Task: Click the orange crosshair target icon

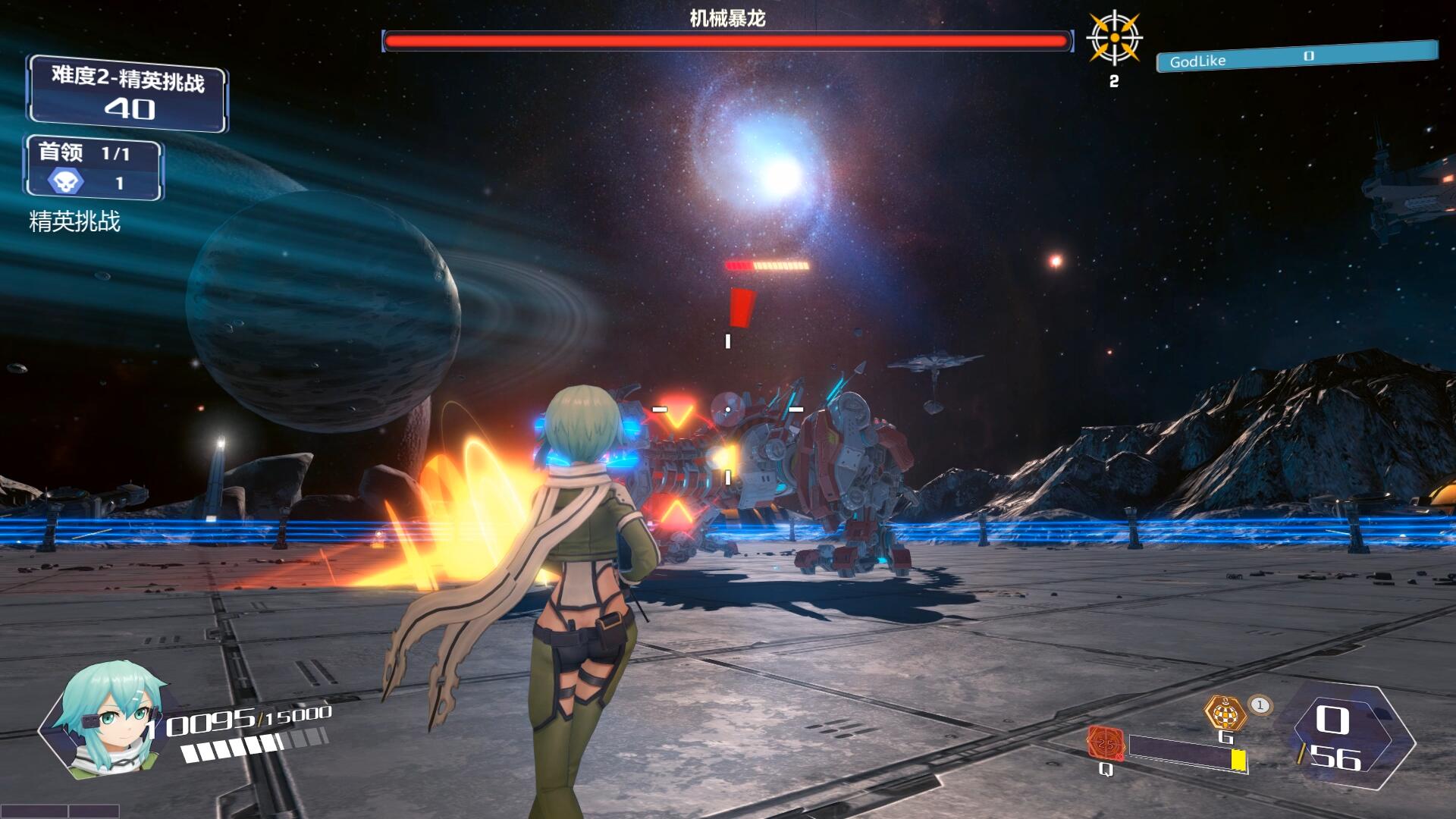Action: coord(1114,38)
